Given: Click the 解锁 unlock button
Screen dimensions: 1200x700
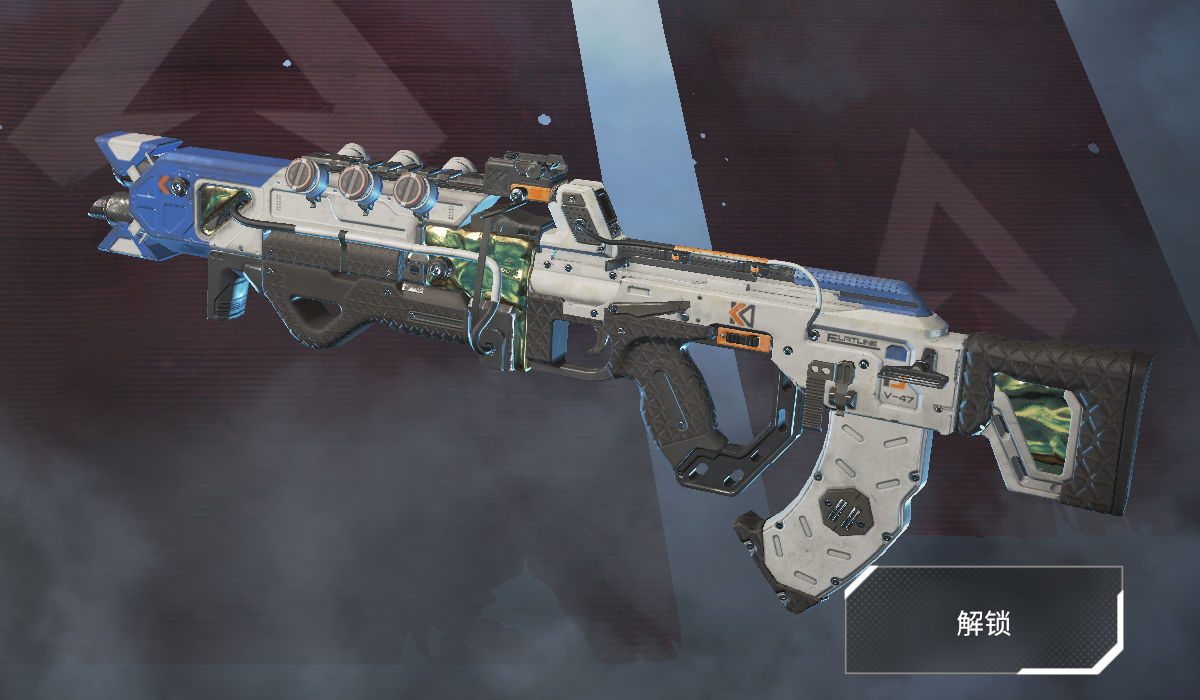Looking at the screenshot, I should coord(984,621).
